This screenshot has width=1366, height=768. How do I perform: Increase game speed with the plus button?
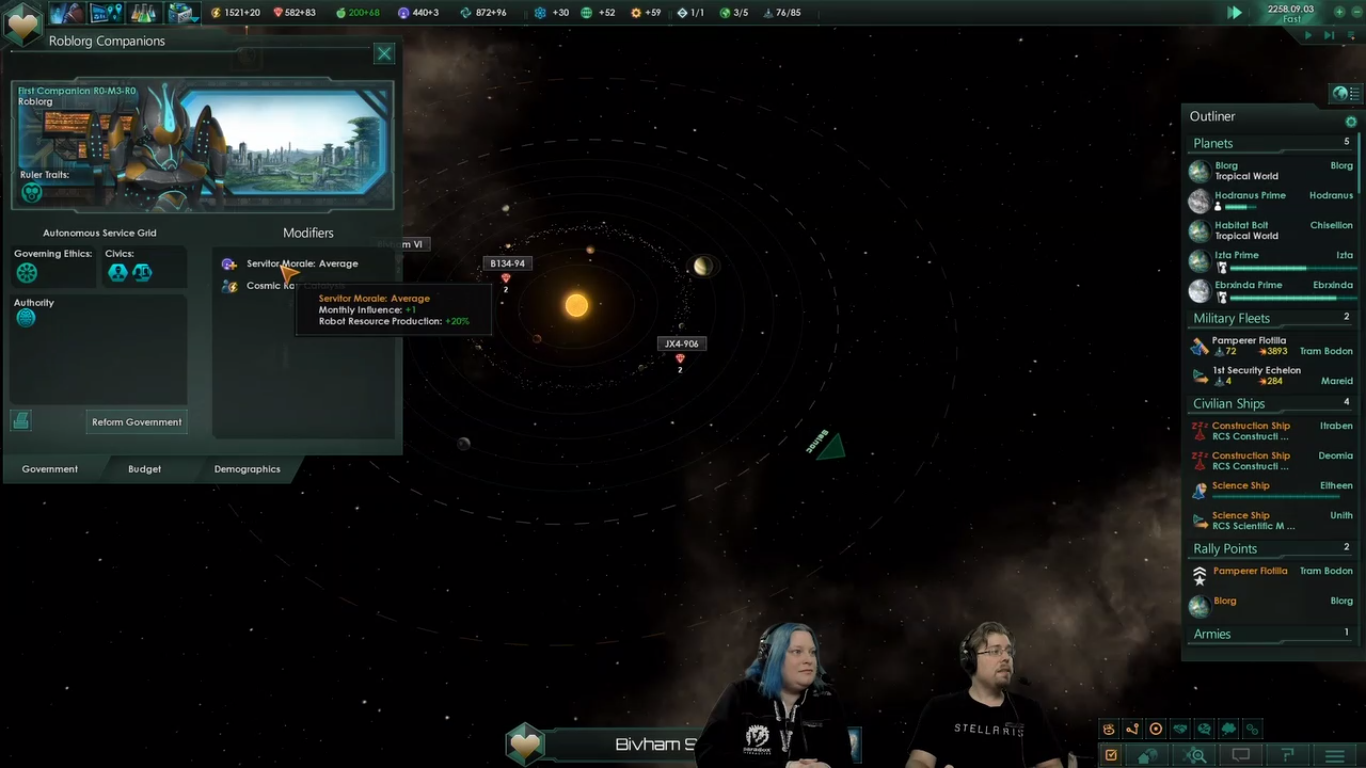1339,12
